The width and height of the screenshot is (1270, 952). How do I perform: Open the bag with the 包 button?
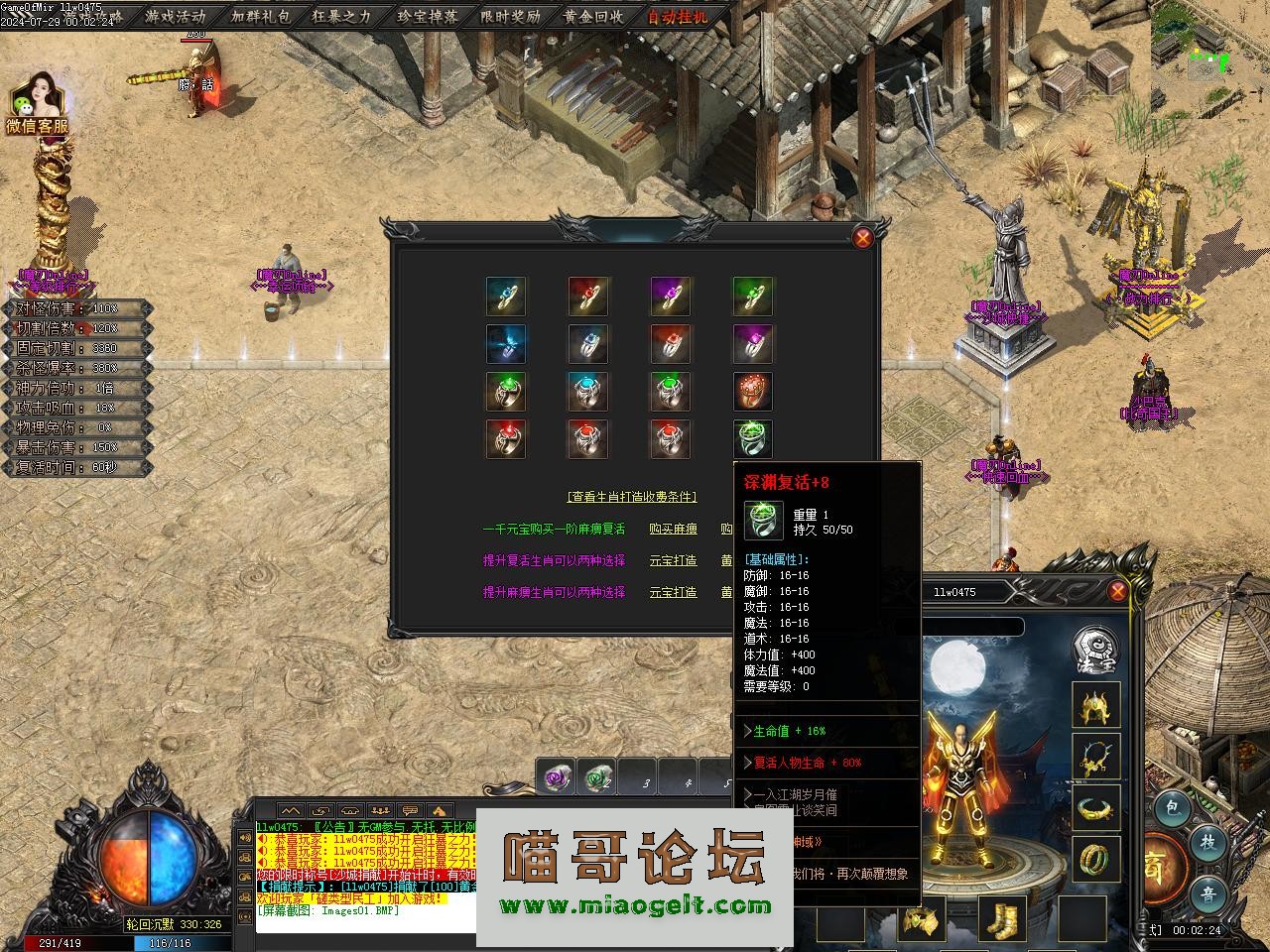(x=1172, y=808)
